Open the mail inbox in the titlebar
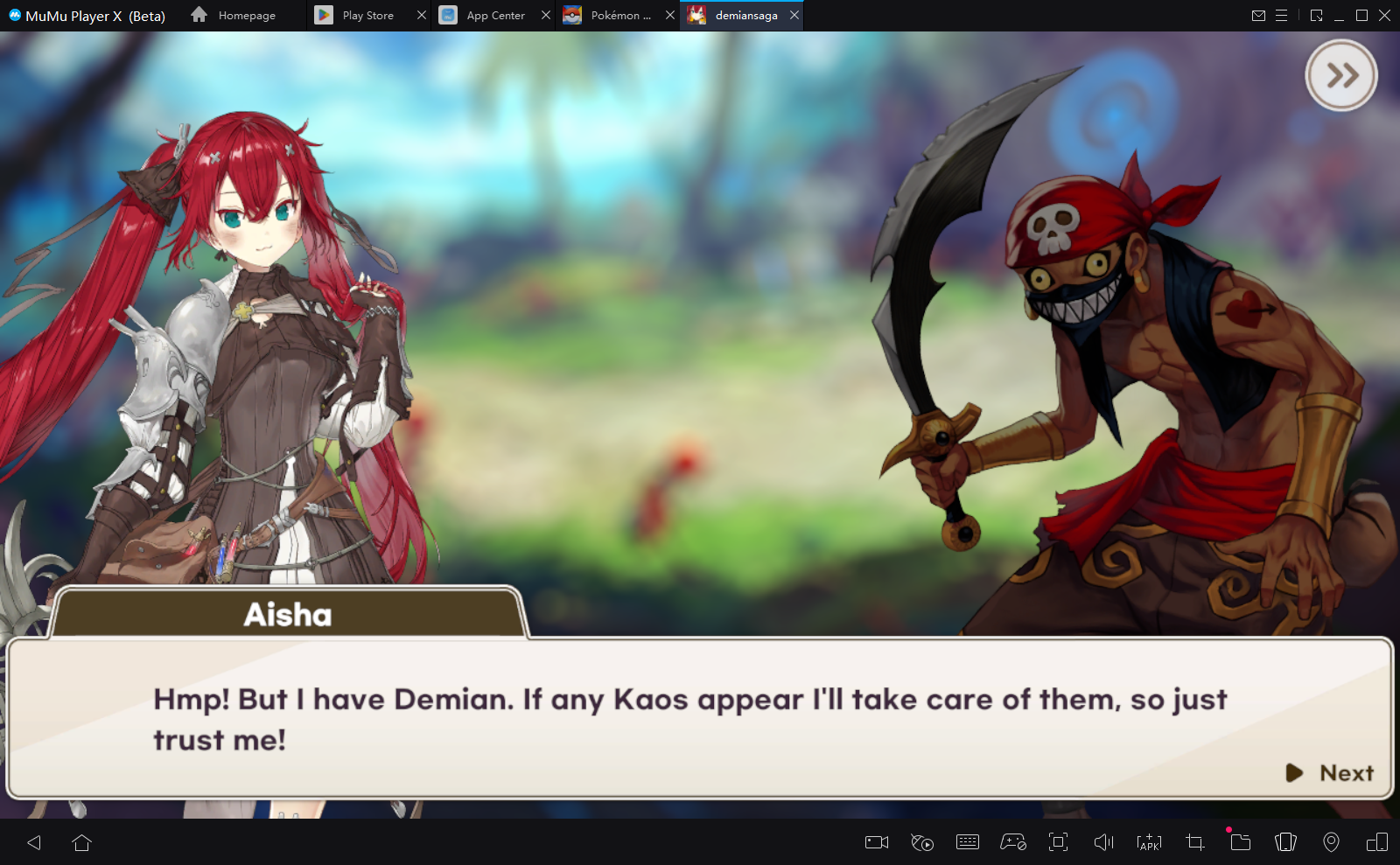The height and width of the screenshot is (865, 1400). [x=1259, y=15]
